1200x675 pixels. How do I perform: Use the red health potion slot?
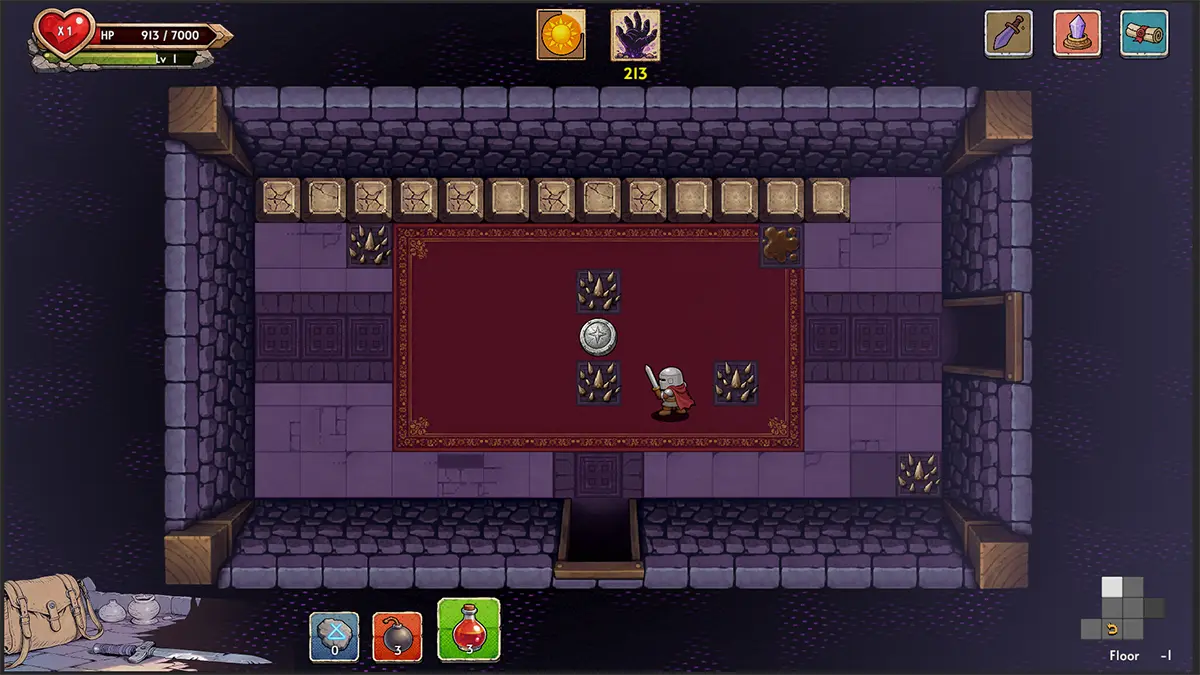coord(469,630)
